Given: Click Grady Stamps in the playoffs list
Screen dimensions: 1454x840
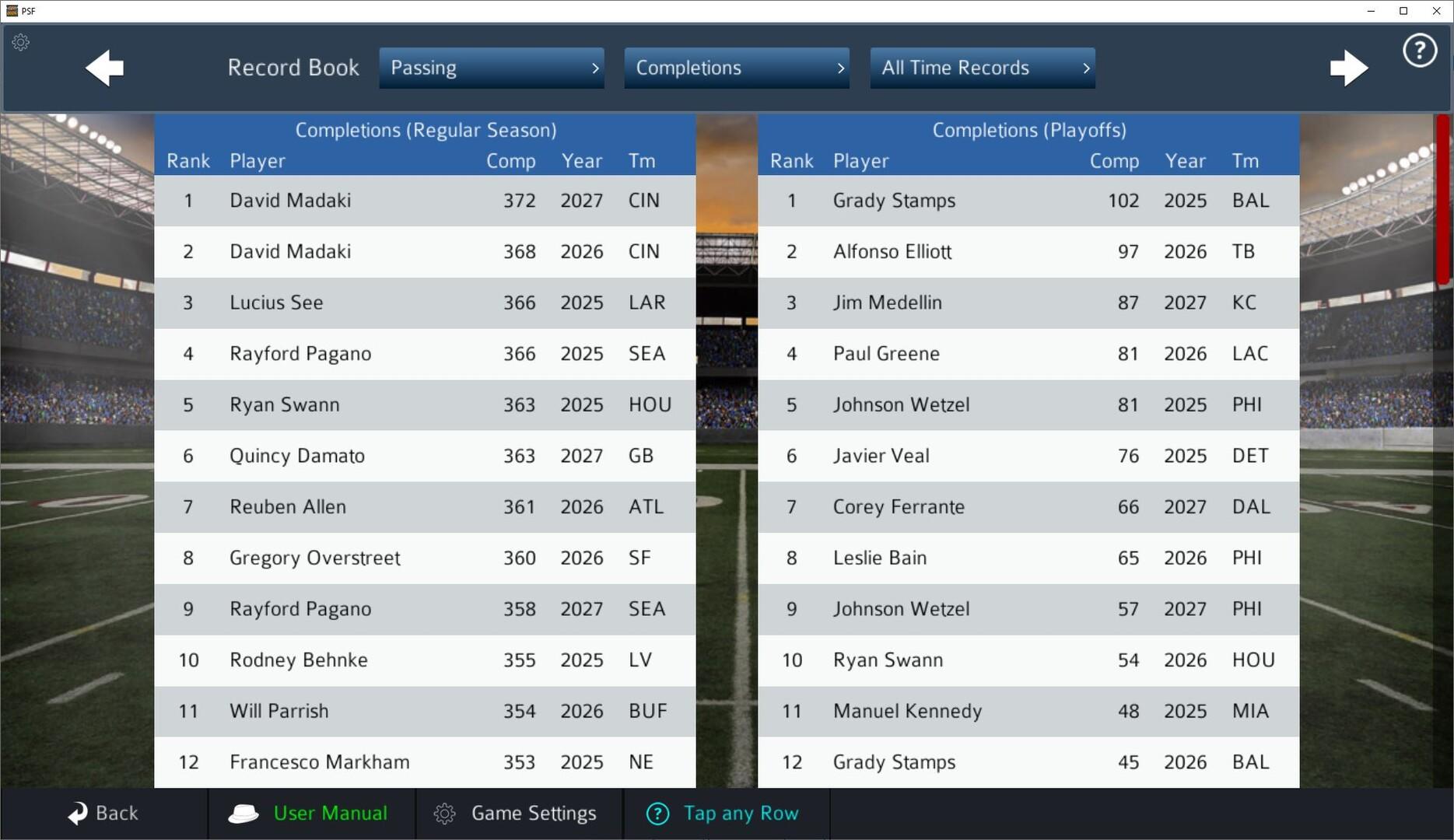Looking at the screenshot, I should tap(894, 201).
